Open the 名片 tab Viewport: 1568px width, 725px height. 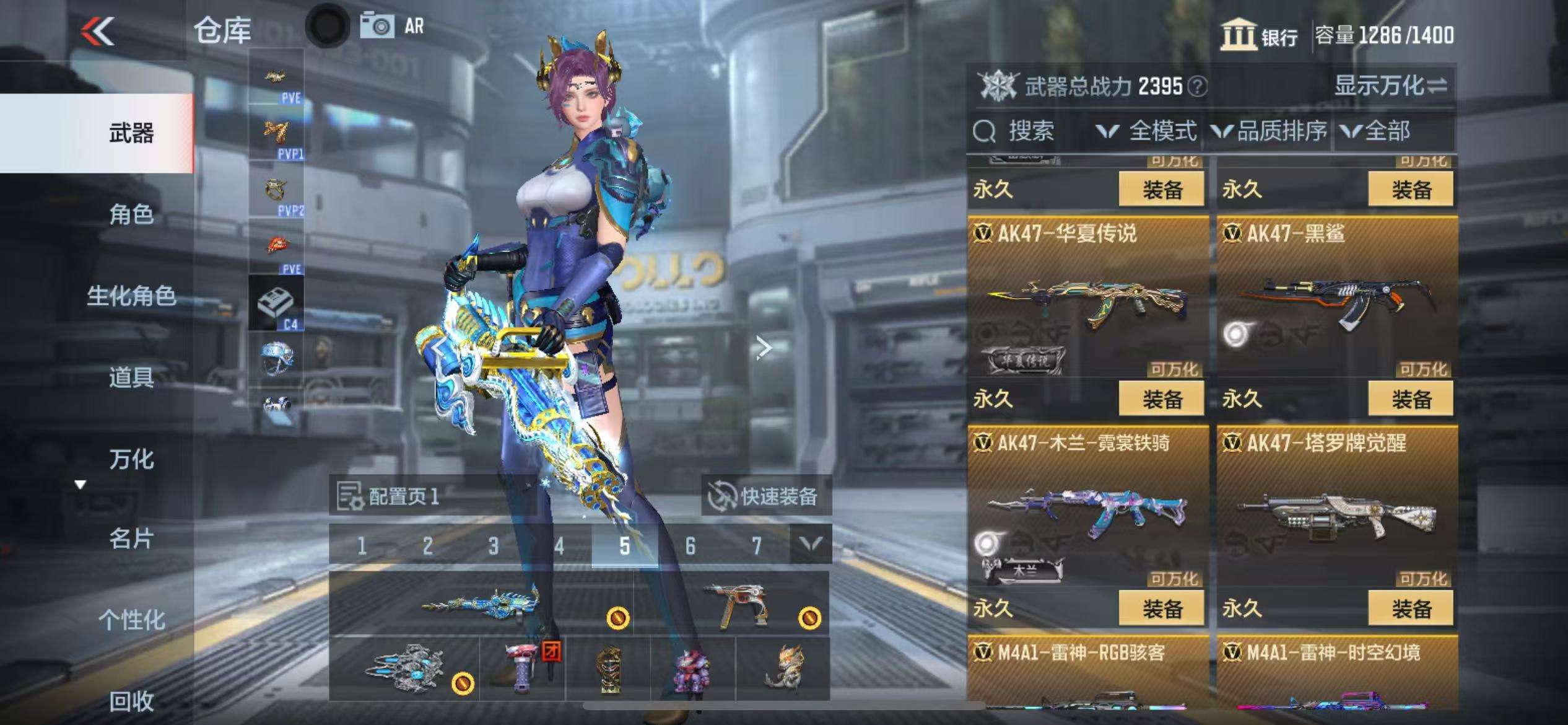click(131, 539)
